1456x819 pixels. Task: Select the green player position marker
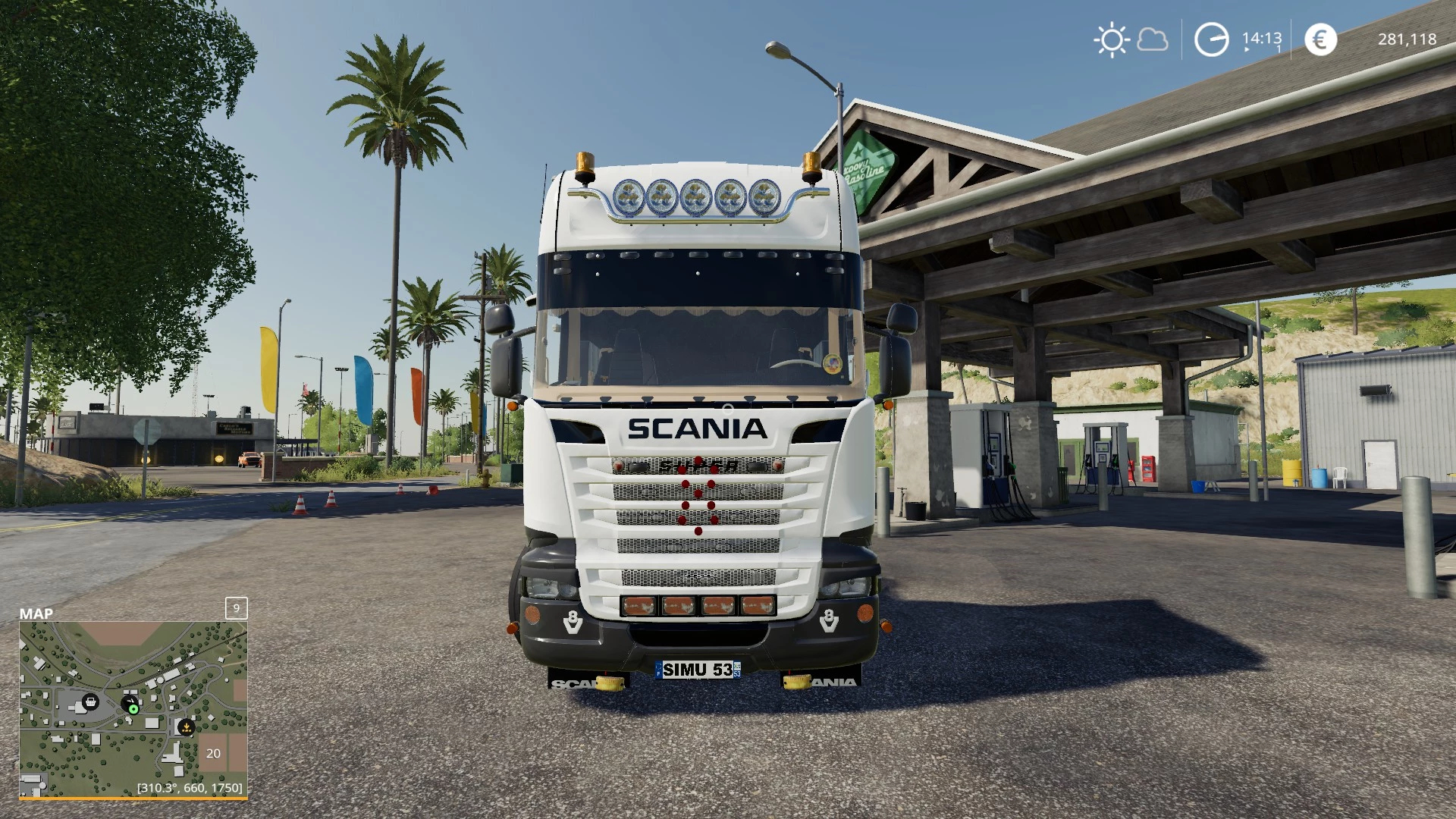tap(133, 709)
